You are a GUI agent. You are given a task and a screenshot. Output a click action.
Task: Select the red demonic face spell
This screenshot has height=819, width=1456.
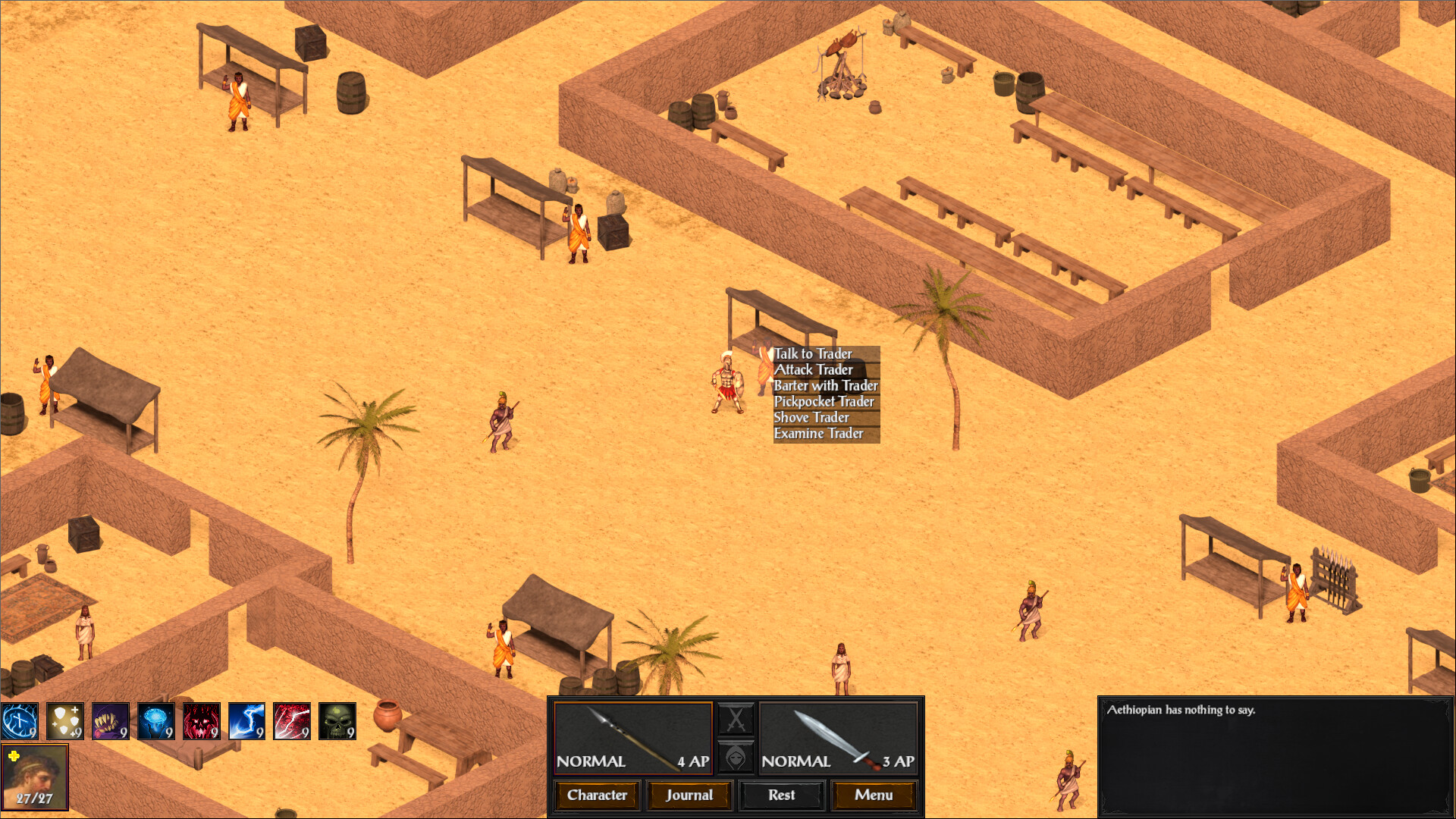click(x=201, y=720)
